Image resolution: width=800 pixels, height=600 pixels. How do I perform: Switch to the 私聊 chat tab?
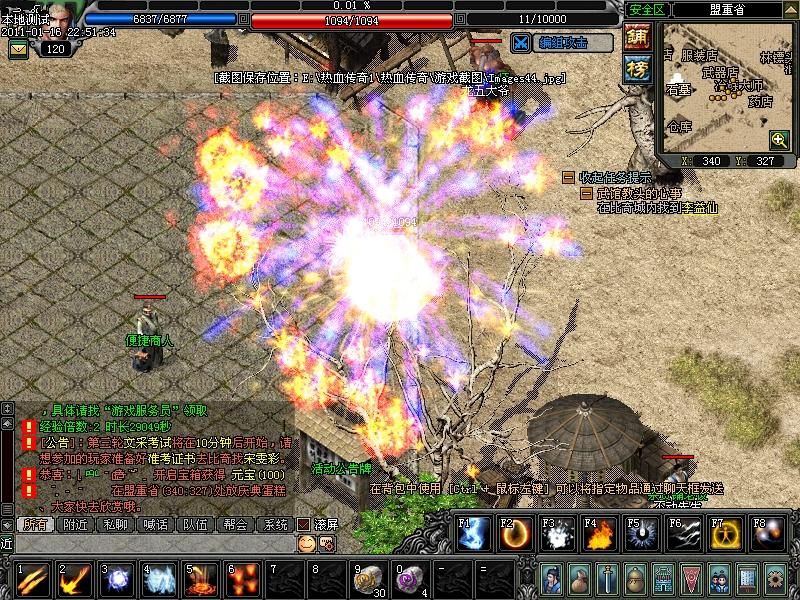click(115, 524)
